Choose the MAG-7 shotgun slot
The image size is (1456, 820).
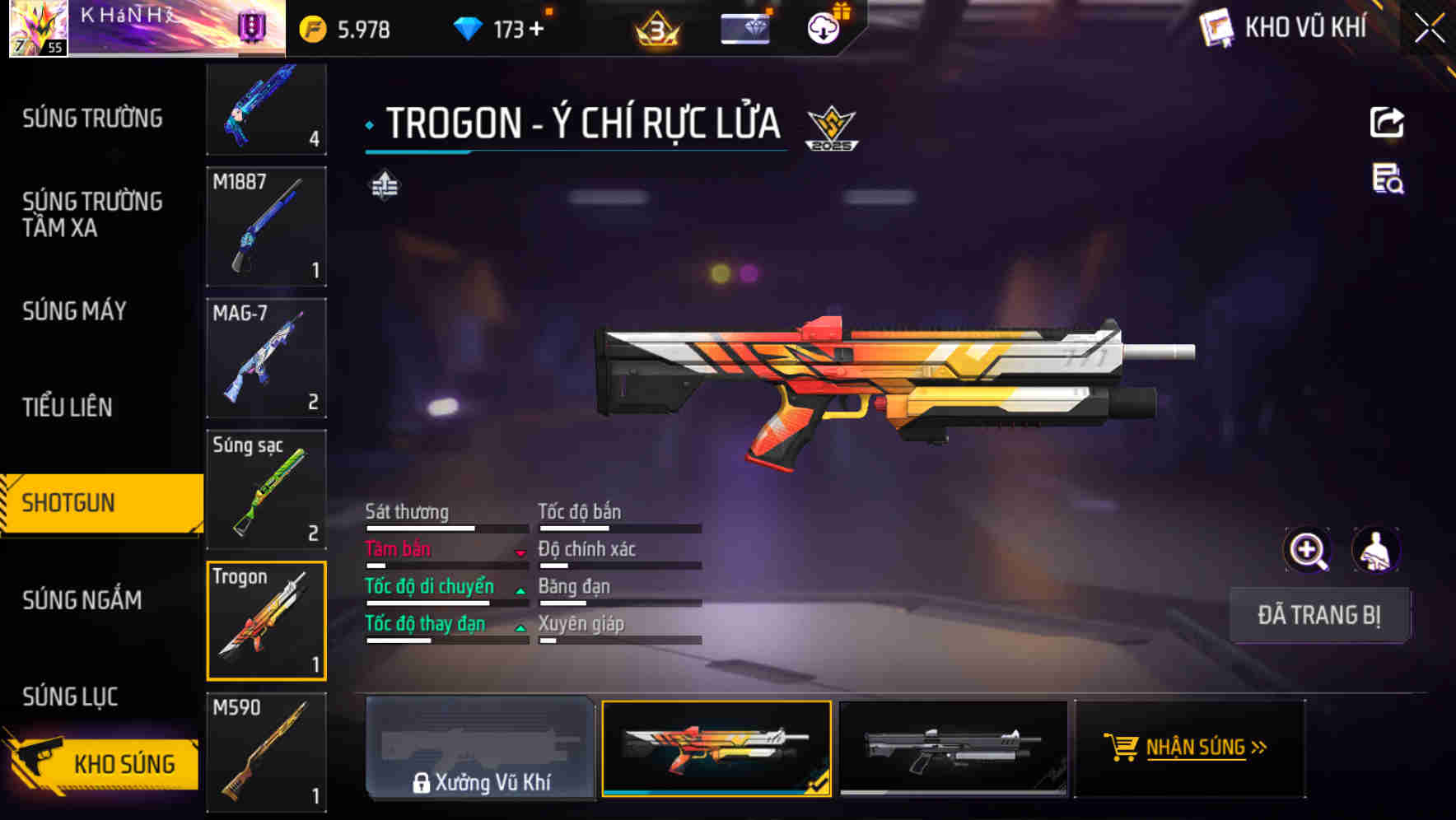coord(266,358)
